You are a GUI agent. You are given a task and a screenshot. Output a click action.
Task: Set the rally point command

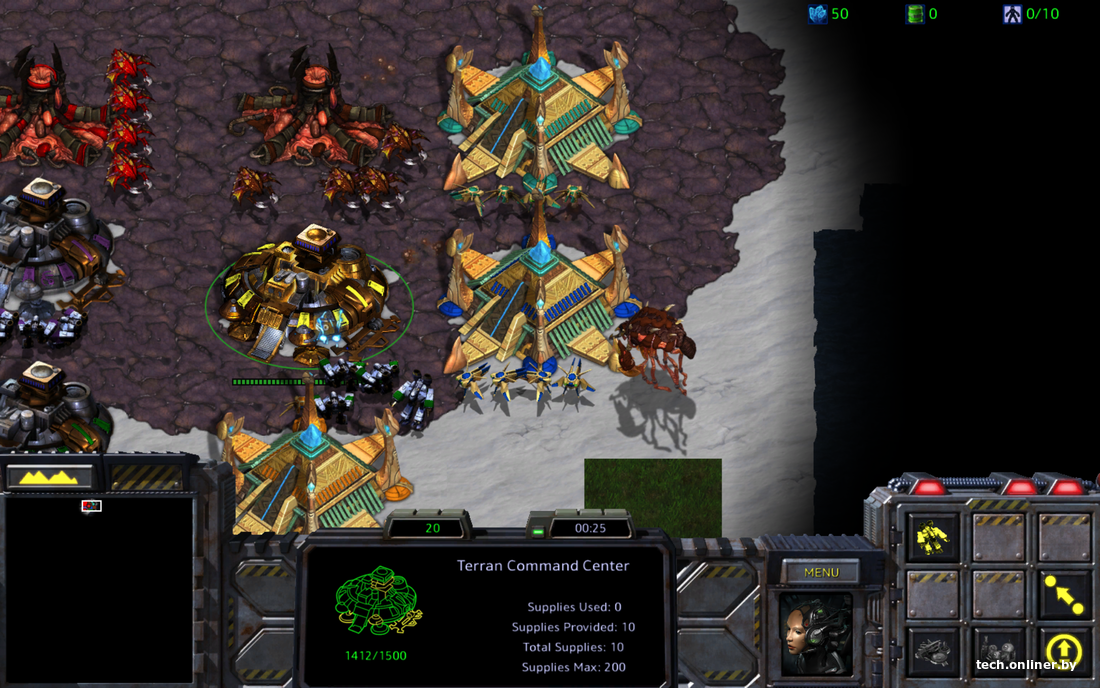point(1064,595)
